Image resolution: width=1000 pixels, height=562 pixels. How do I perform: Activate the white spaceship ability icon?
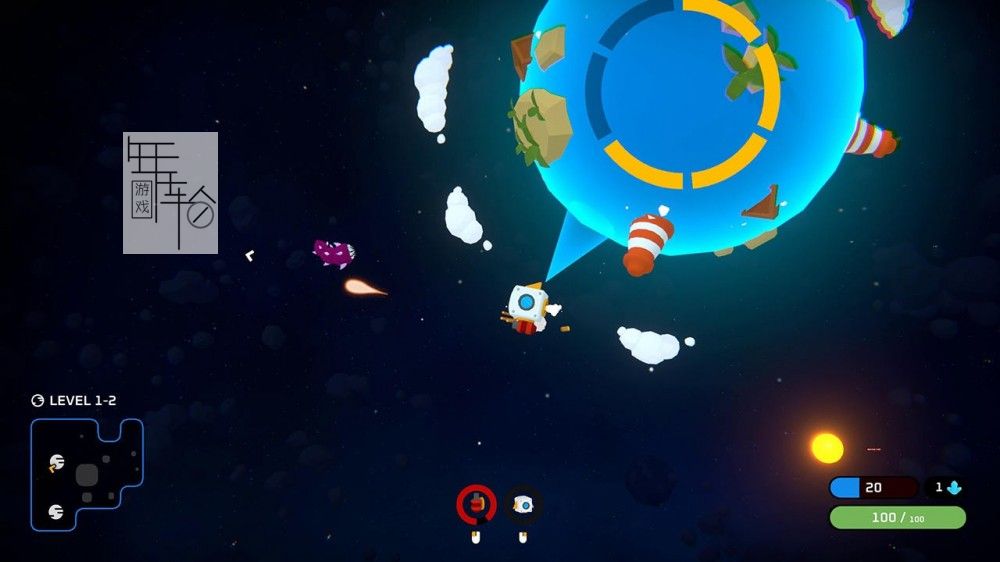click(x=522, y=505)
